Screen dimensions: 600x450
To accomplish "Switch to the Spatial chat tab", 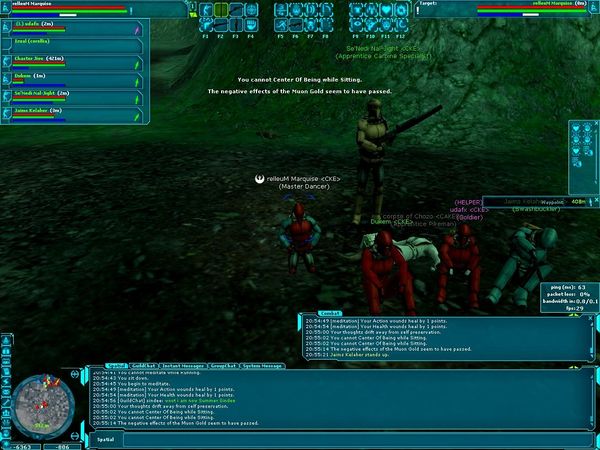I will (118, 366).
